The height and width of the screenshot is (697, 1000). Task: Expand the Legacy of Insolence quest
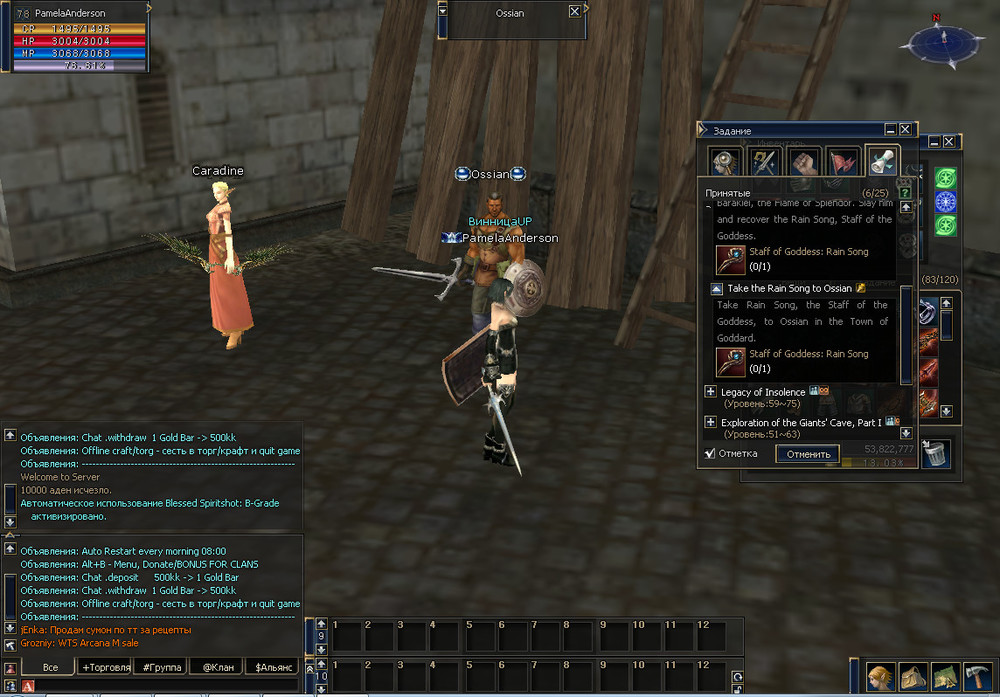click(x=710, y=392)
